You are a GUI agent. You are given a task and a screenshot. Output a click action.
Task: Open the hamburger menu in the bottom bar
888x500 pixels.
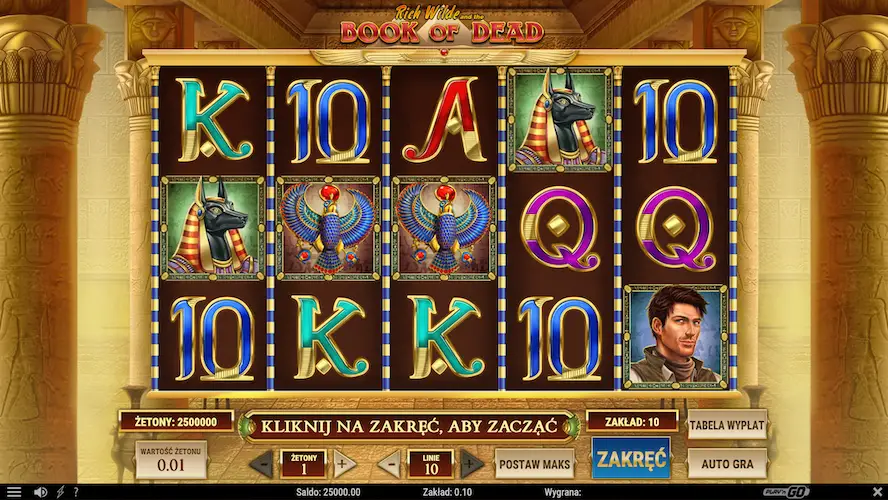pos(14,492)
